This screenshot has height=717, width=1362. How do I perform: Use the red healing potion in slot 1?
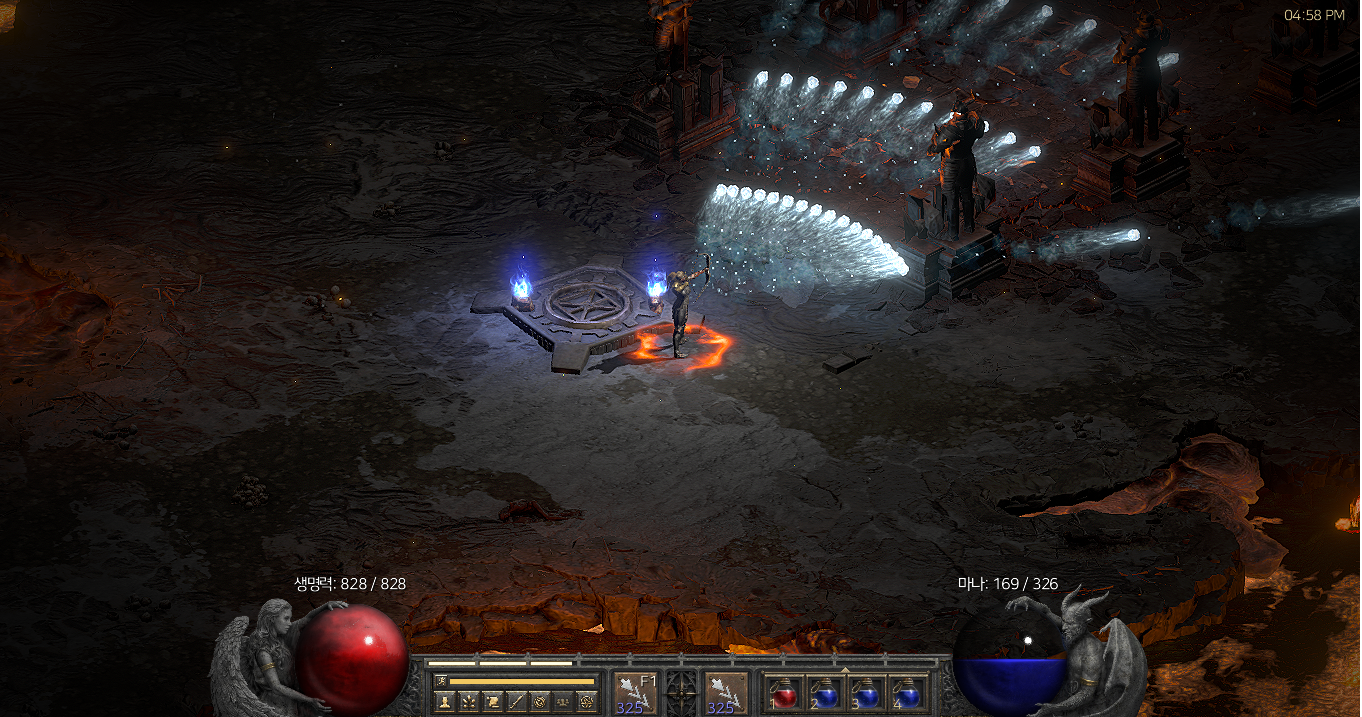tap(785, 693)
